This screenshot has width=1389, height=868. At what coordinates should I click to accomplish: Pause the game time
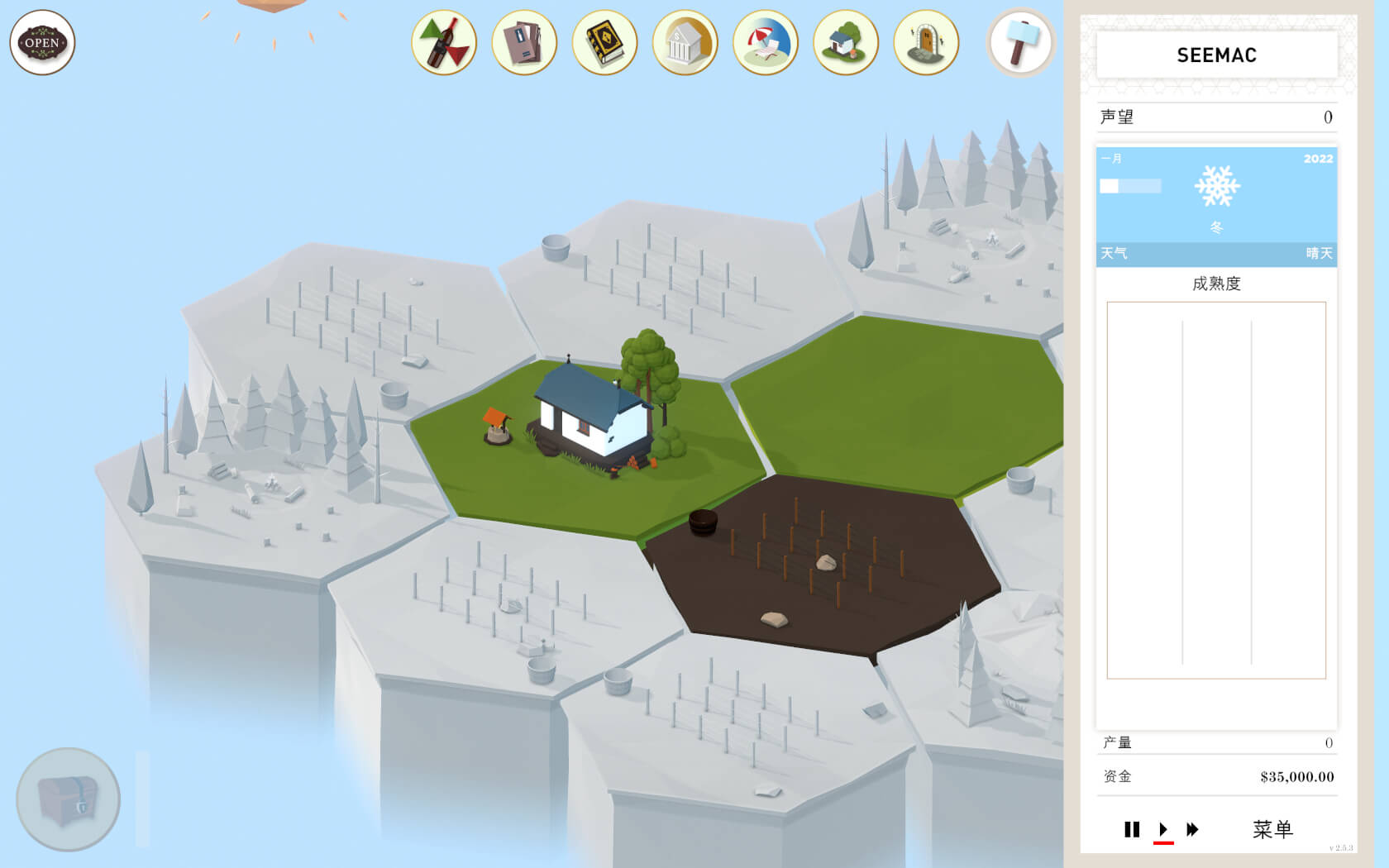pyautogui.click(x=1132, y=829)
